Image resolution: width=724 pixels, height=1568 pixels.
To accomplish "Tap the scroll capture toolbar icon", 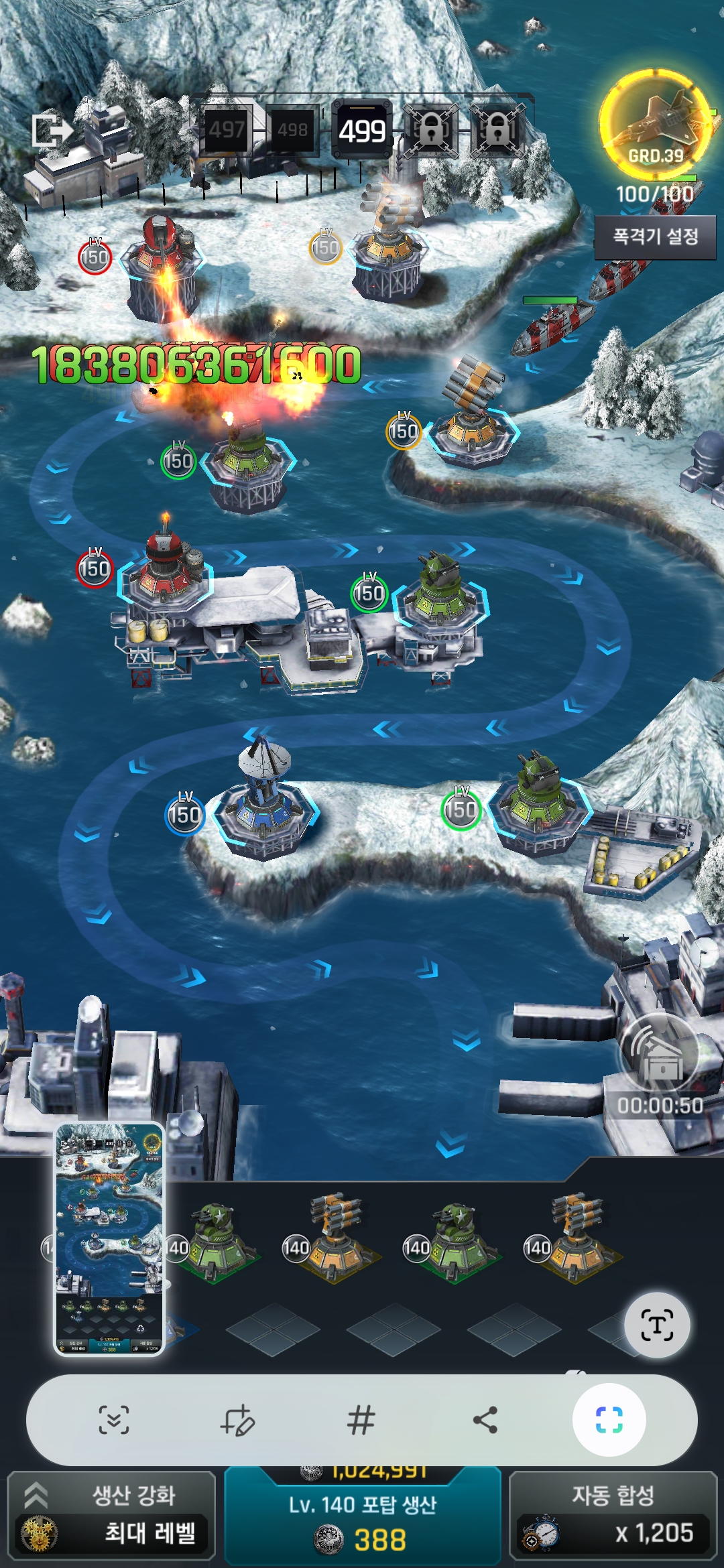I will 114,1419.
